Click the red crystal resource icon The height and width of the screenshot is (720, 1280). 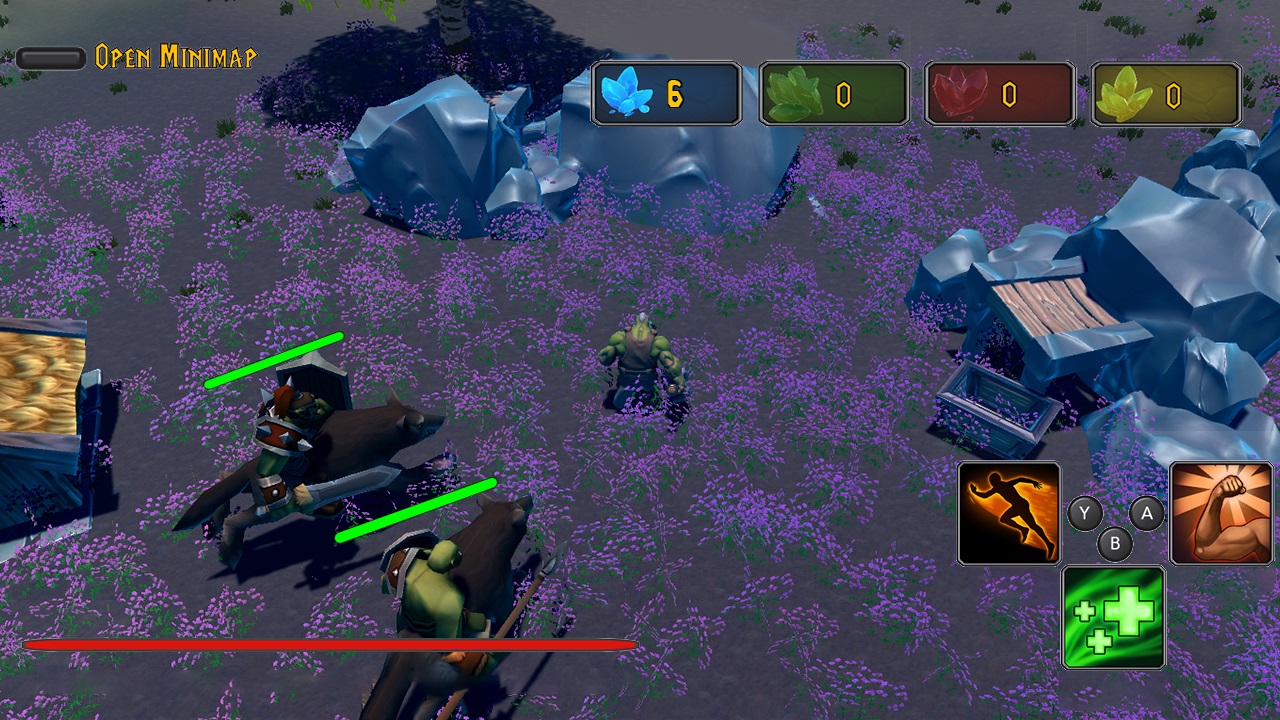click(961, 92)
